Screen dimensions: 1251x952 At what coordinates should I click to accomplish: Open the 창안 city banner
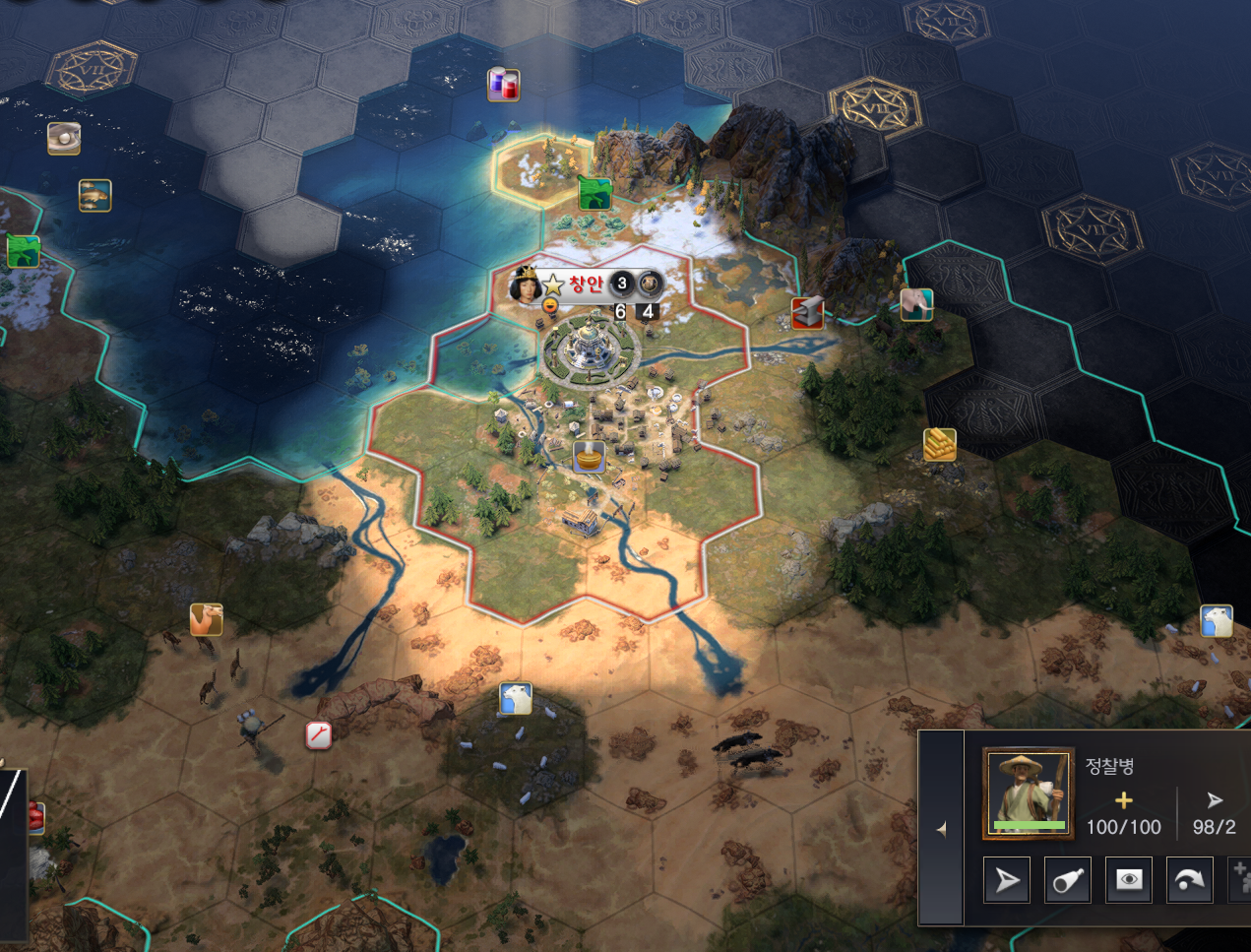(x=586, y=286)
